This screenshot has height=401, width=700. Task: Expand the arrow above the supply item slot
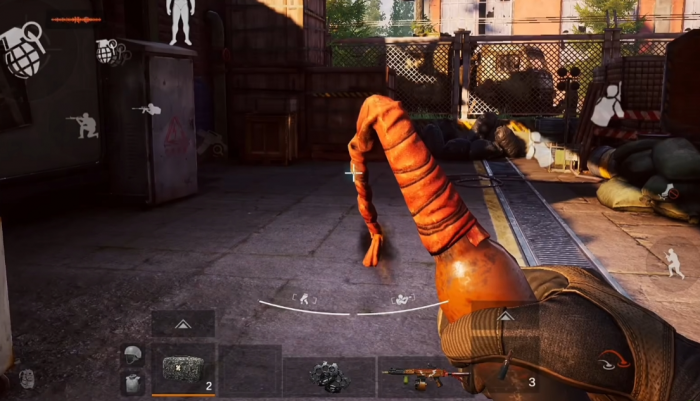(183, 324)
